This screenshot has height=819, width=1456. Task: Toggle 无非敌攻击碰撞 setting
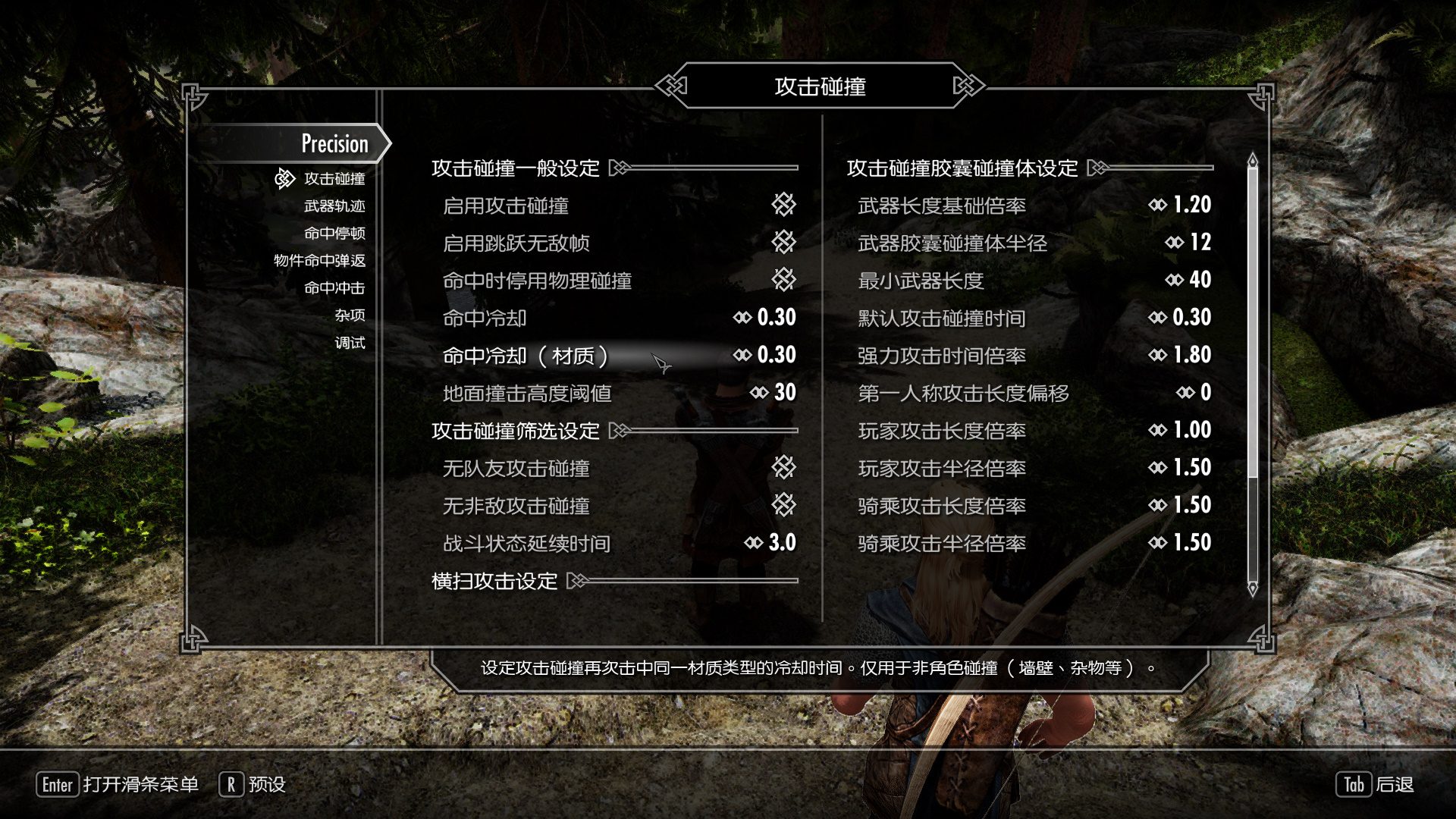click(x=783, y=505)
